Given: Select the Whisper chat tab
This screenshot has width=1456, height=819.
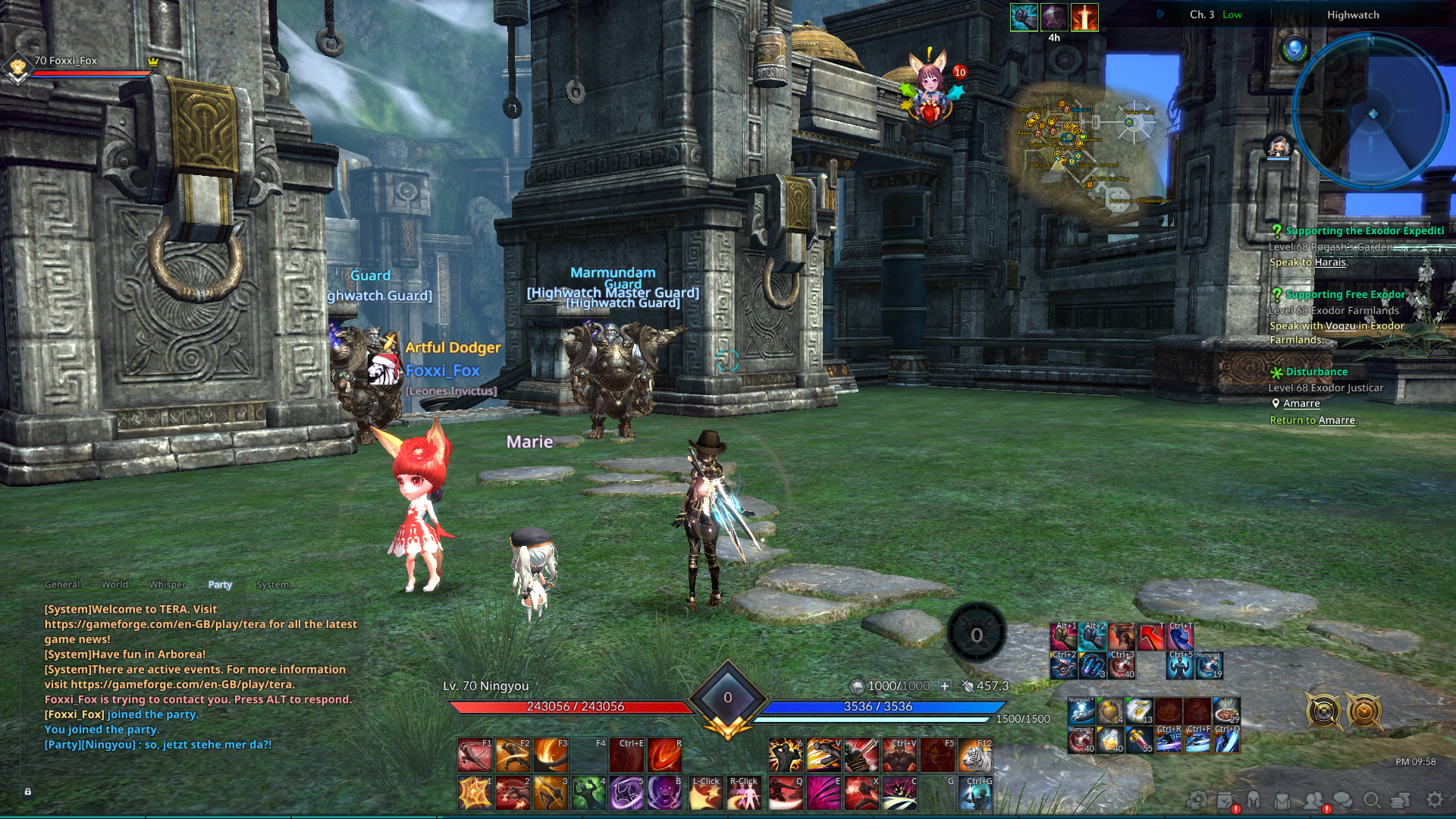Looking at the screenshot, I should point(168,585).
